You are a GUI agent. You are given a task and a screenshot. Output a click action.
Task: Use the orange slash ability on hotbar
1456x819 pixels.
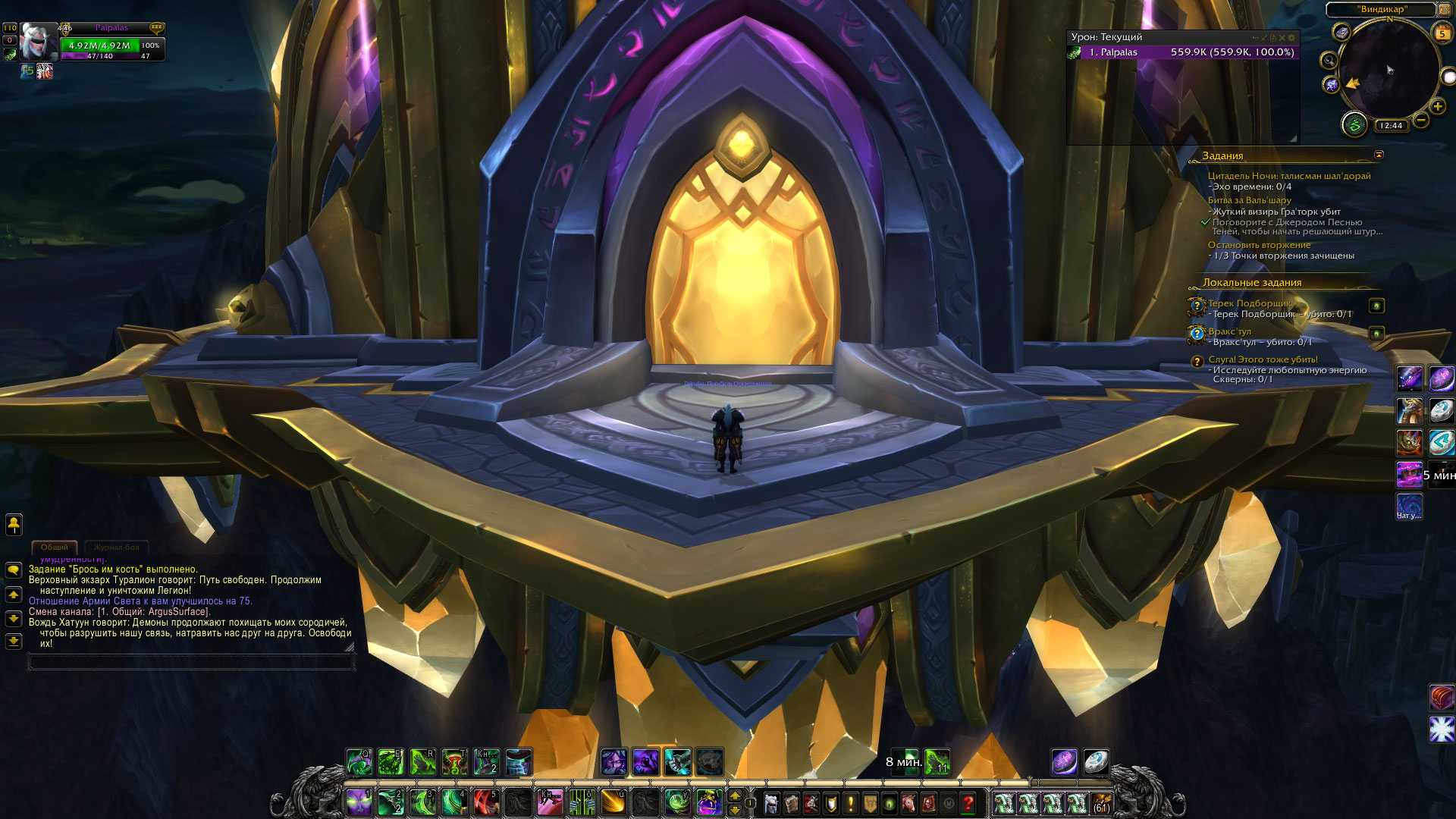[613, 802]
